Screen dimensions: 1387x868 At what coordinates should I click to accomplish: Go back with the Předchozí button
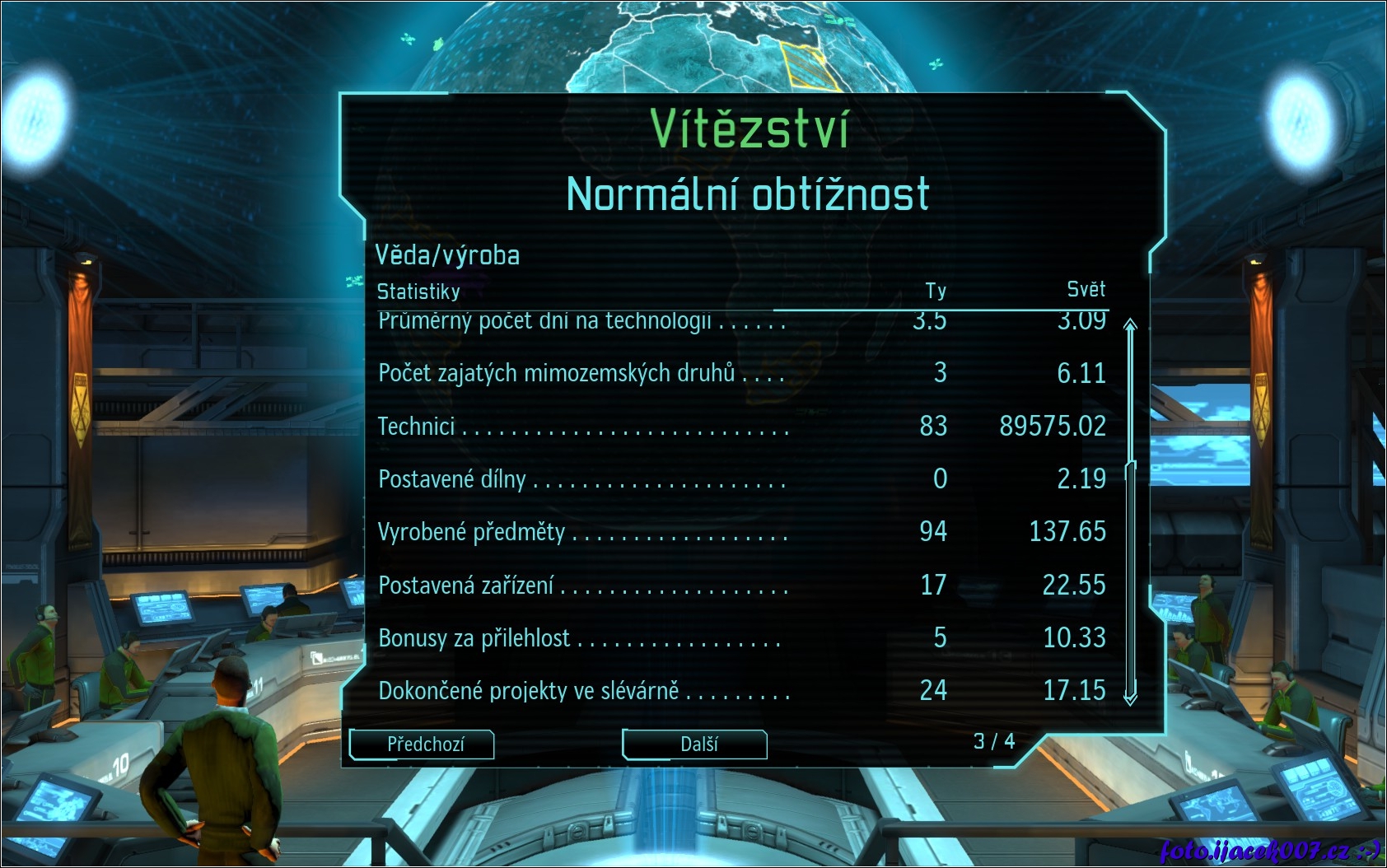[423, 744]
